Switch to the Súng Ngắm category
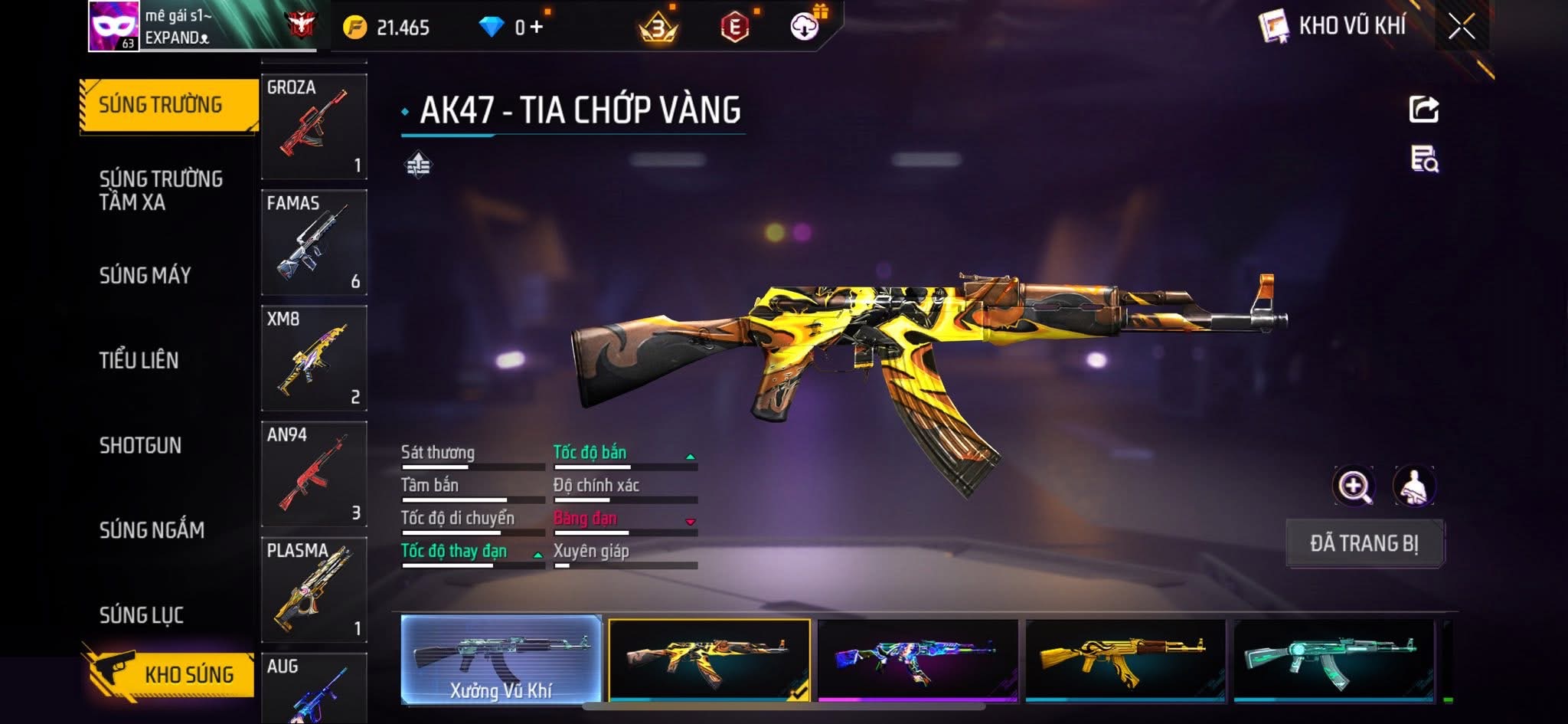This screenshot has width=1568, height=724. 152,530
